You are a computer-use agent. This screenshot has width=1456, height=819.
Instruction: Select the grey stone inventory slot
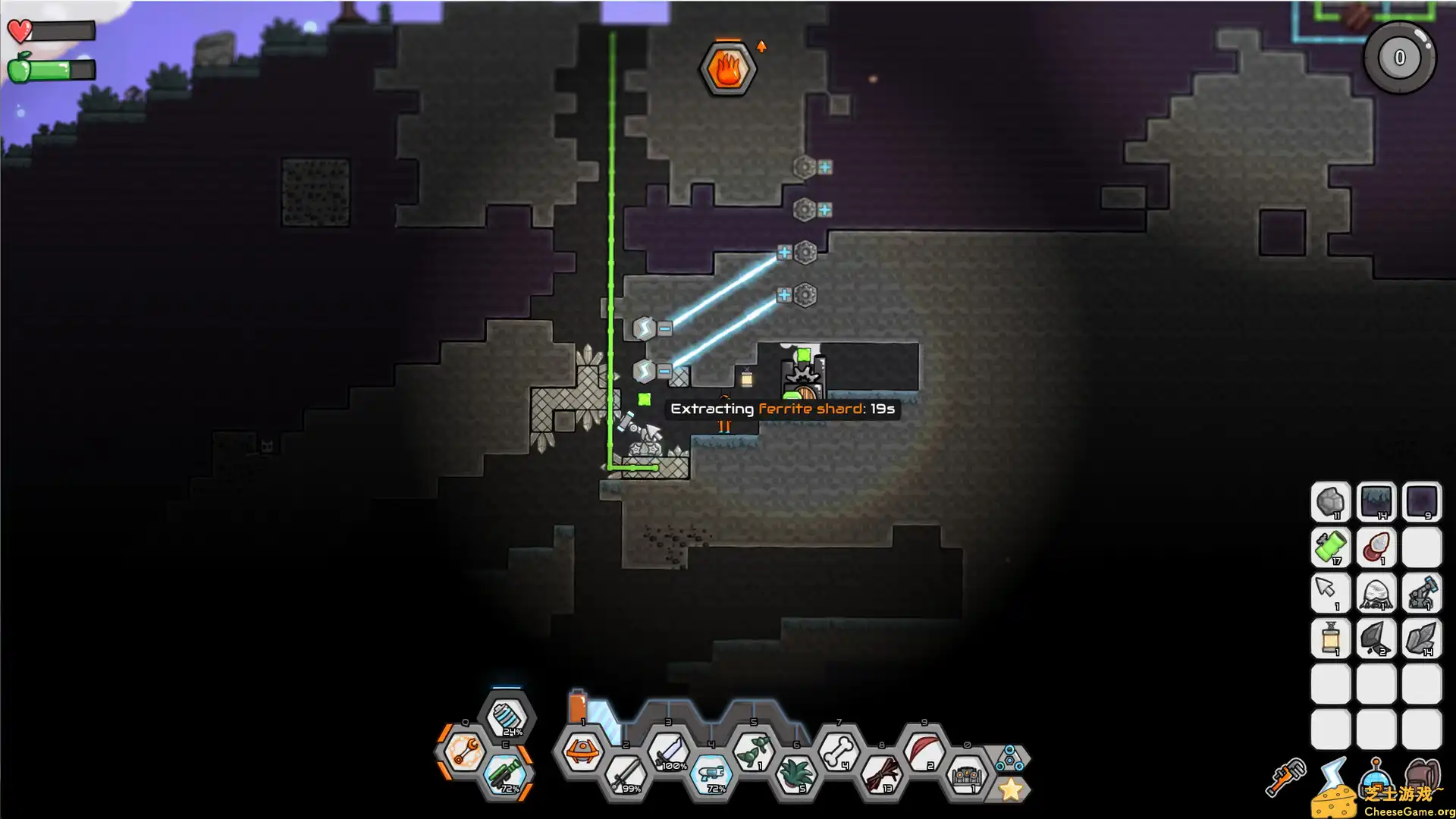(1331, 502)
